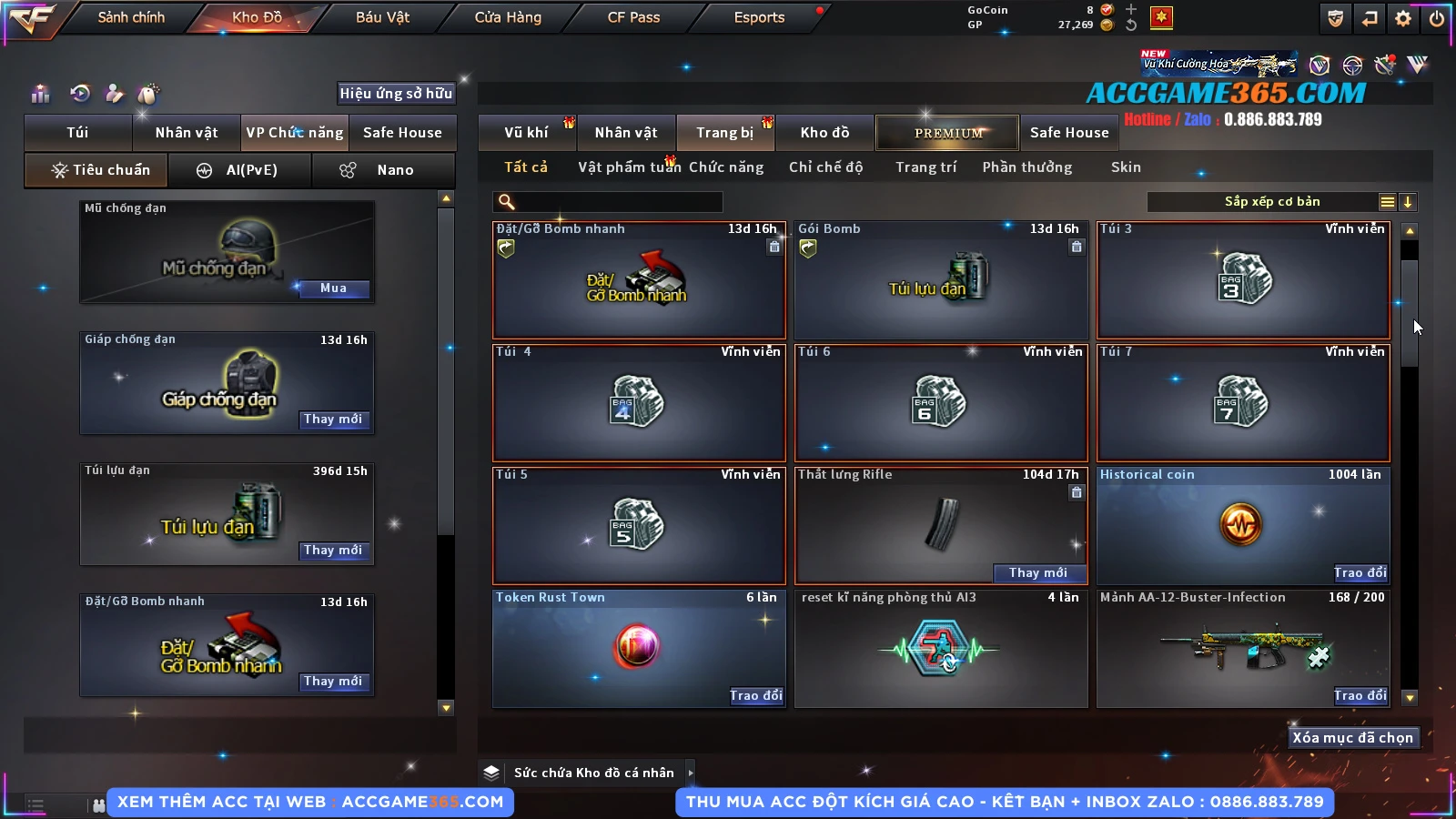Toggle the Hiệu ứng sở hữu button
The width and height of the screenshot is (1456, 819).
(396, 93)
